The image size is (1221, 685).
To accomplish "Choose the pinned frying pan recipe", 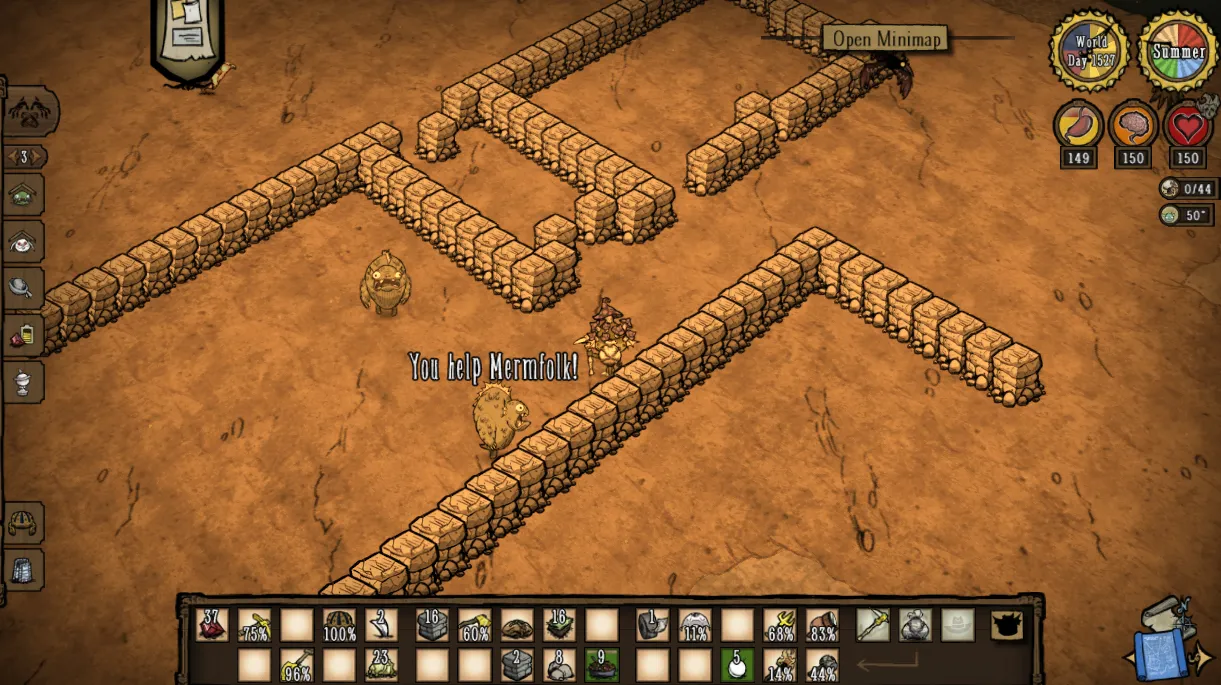I will point(23,288).
